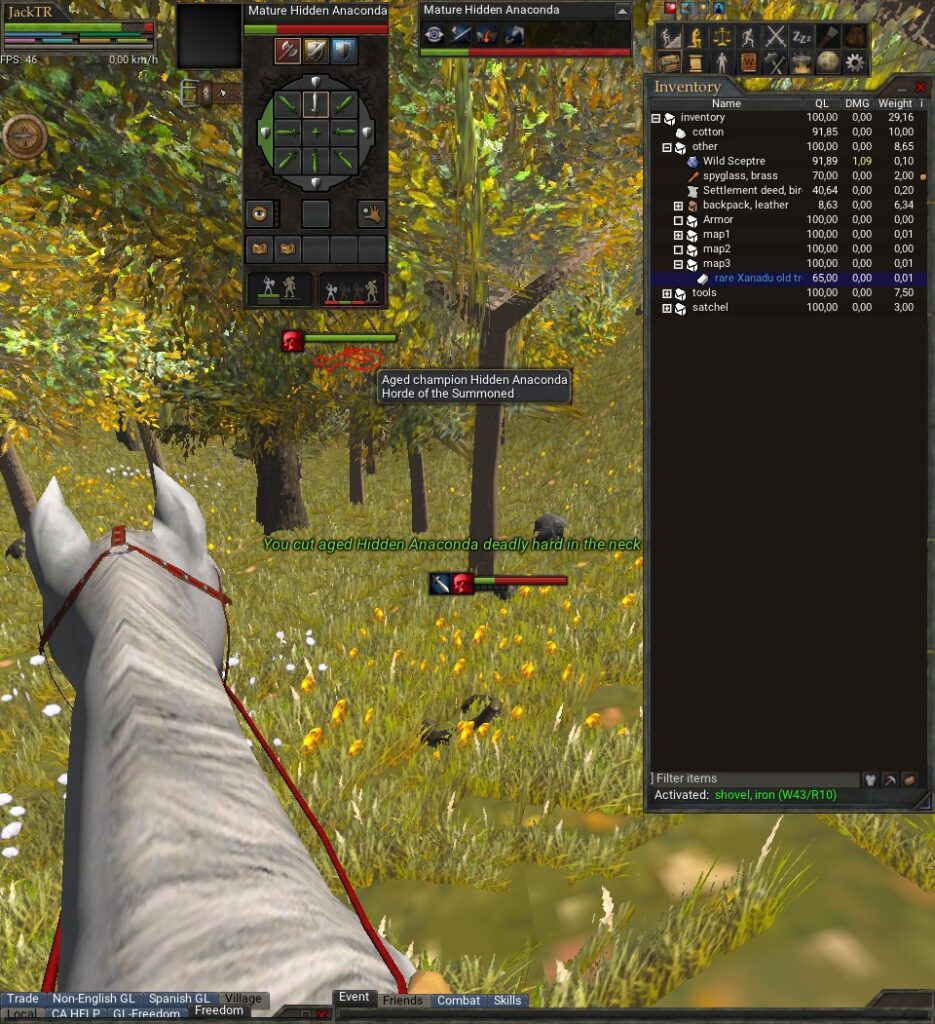
Task: Expand the tools inventory group
Action: pos(668,293)
